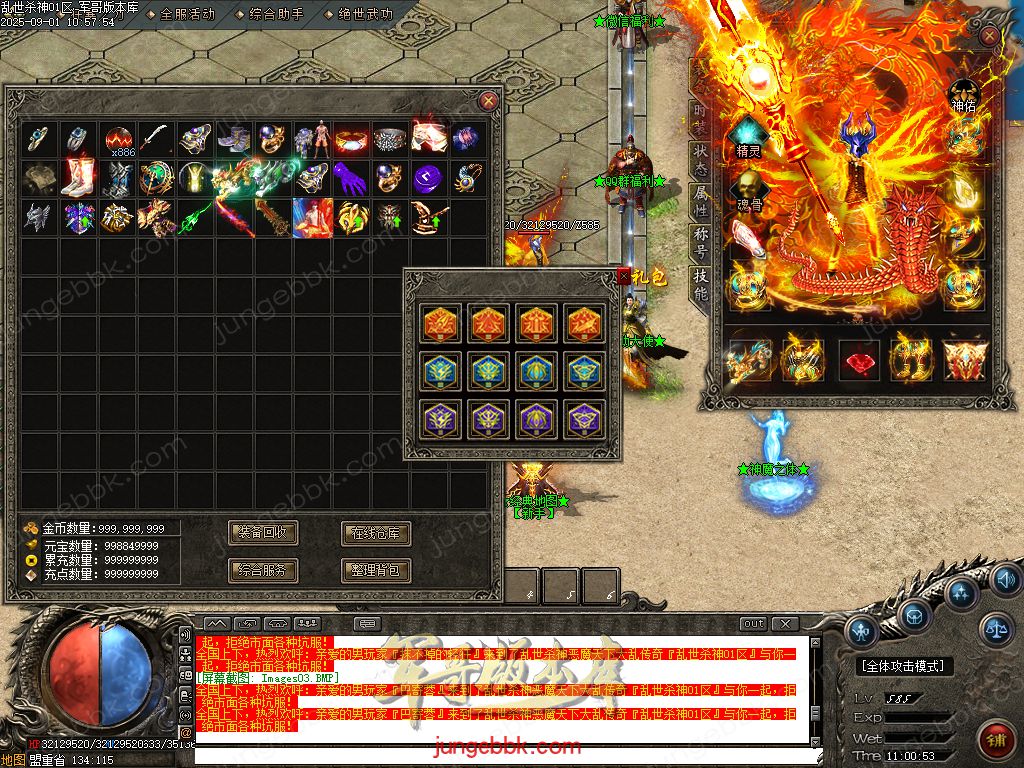Click the 装备回收 equipment recycle button
Image resolution: width=1024 pixels, height=768 pixels.
coord(263,532)
